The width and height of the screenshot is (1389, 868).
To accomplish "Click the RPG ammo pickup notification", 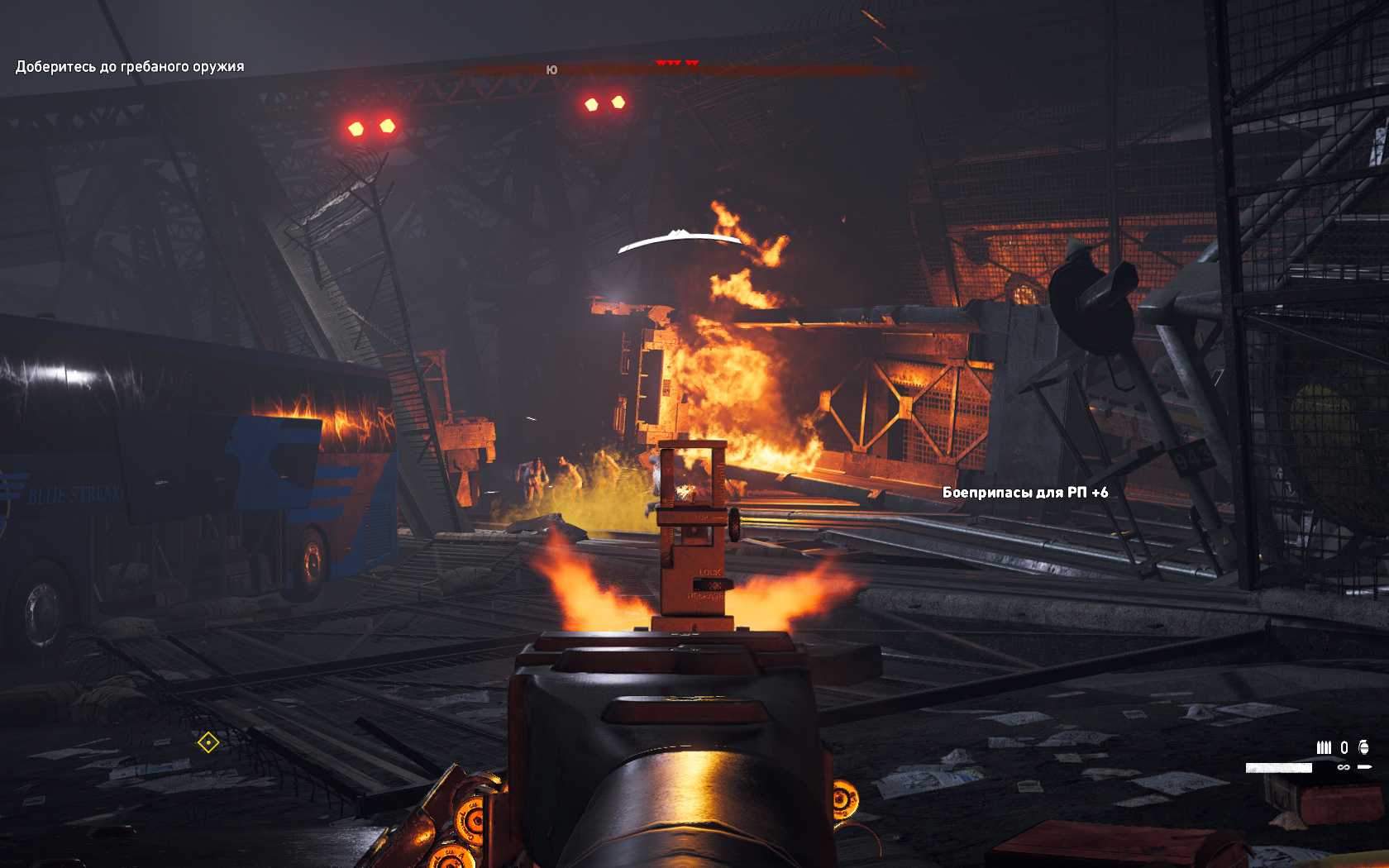I will click(1024, 493).
